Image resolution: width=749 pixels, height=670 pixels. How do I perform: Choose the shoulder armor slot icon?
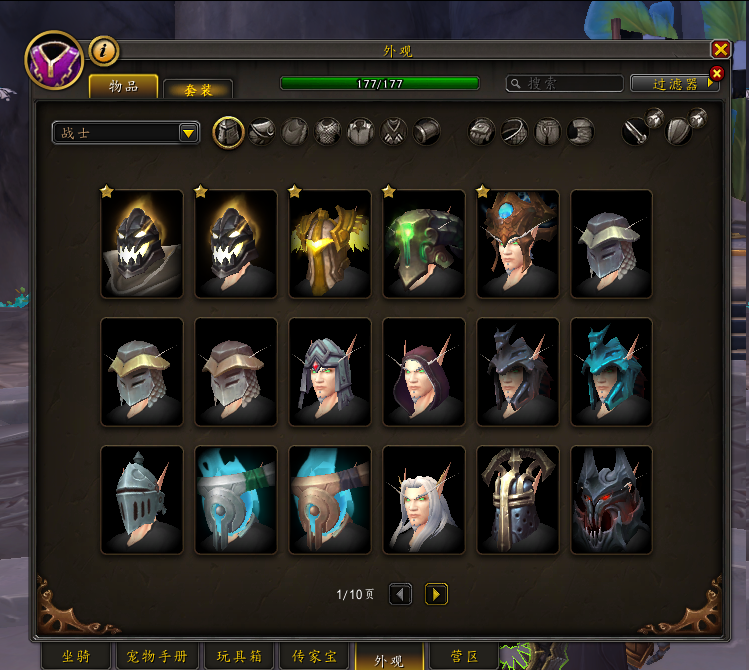coord(262,132)
